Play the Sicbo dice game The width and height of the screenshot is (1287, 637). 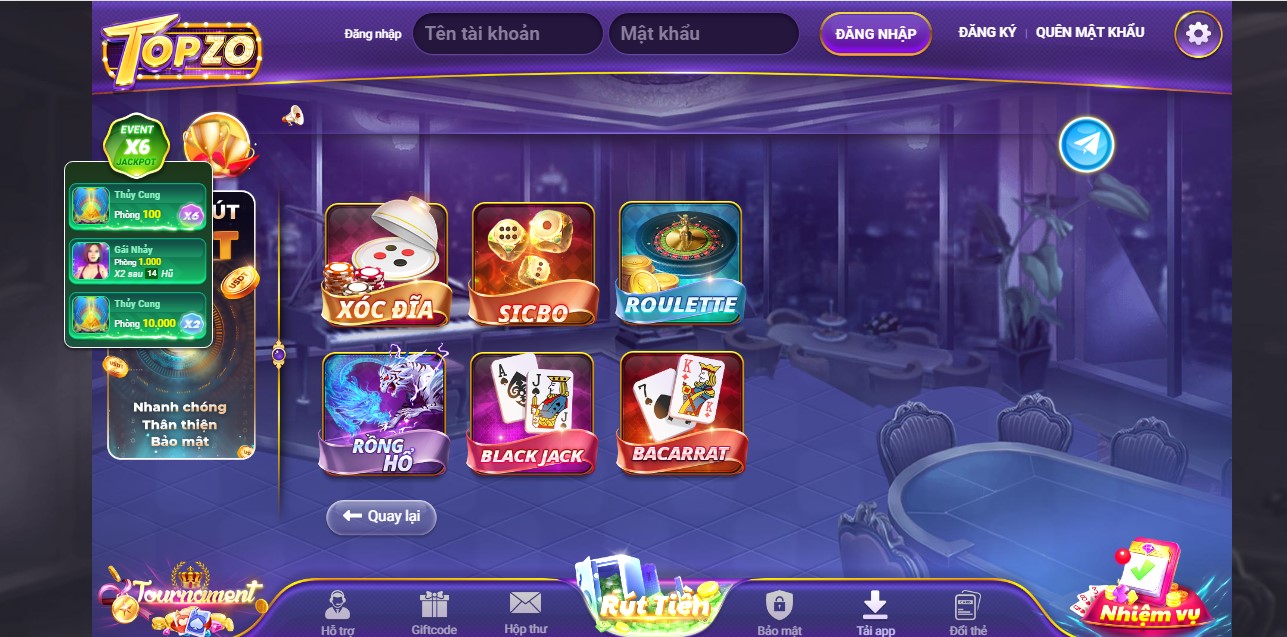[x=533, y=264]
